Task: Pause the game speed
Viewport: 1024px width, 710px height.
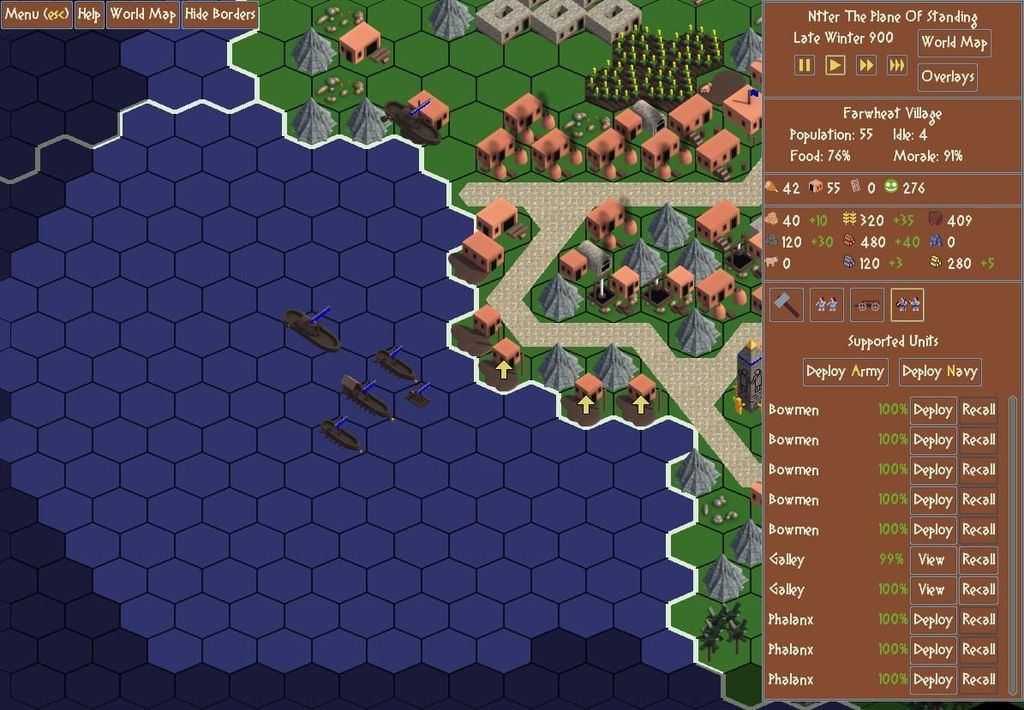Action: pos(805,65)
